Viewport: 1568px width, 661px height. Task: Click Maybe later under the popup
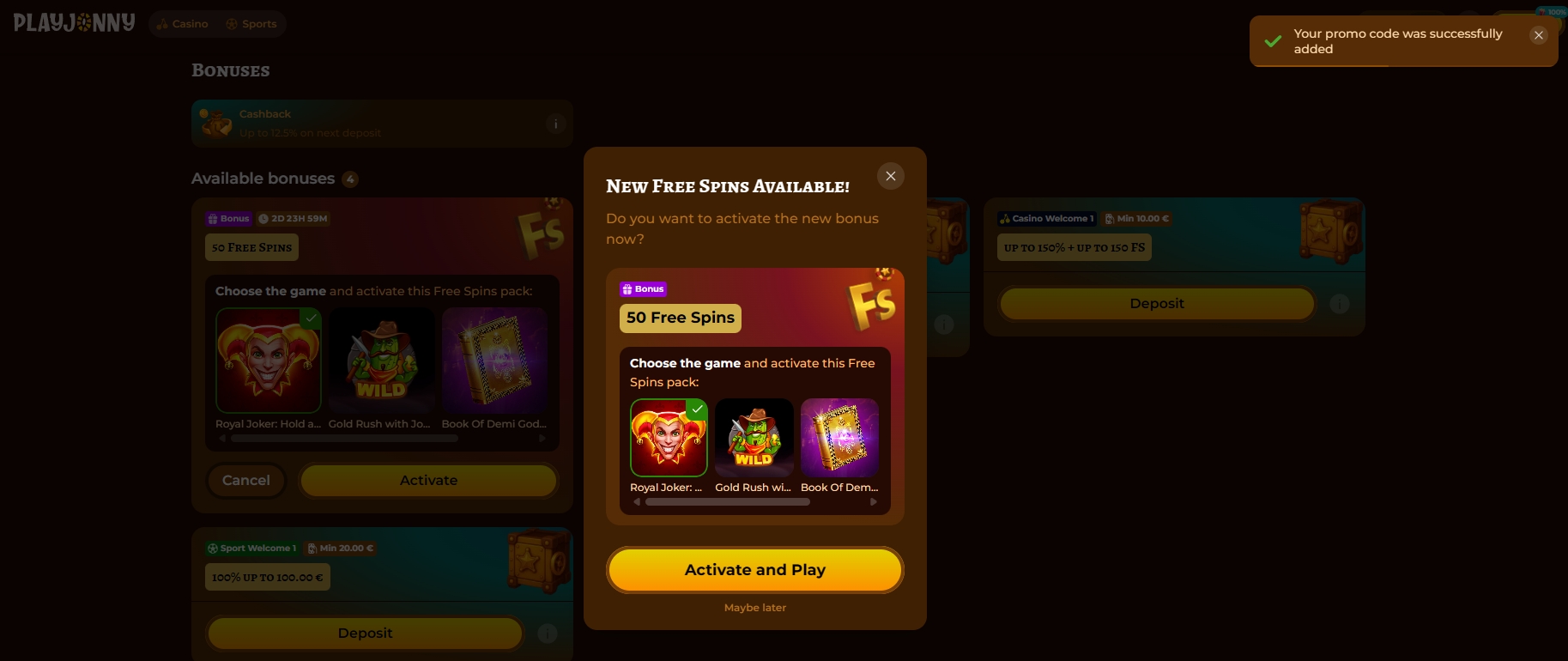tap(754, 607)
